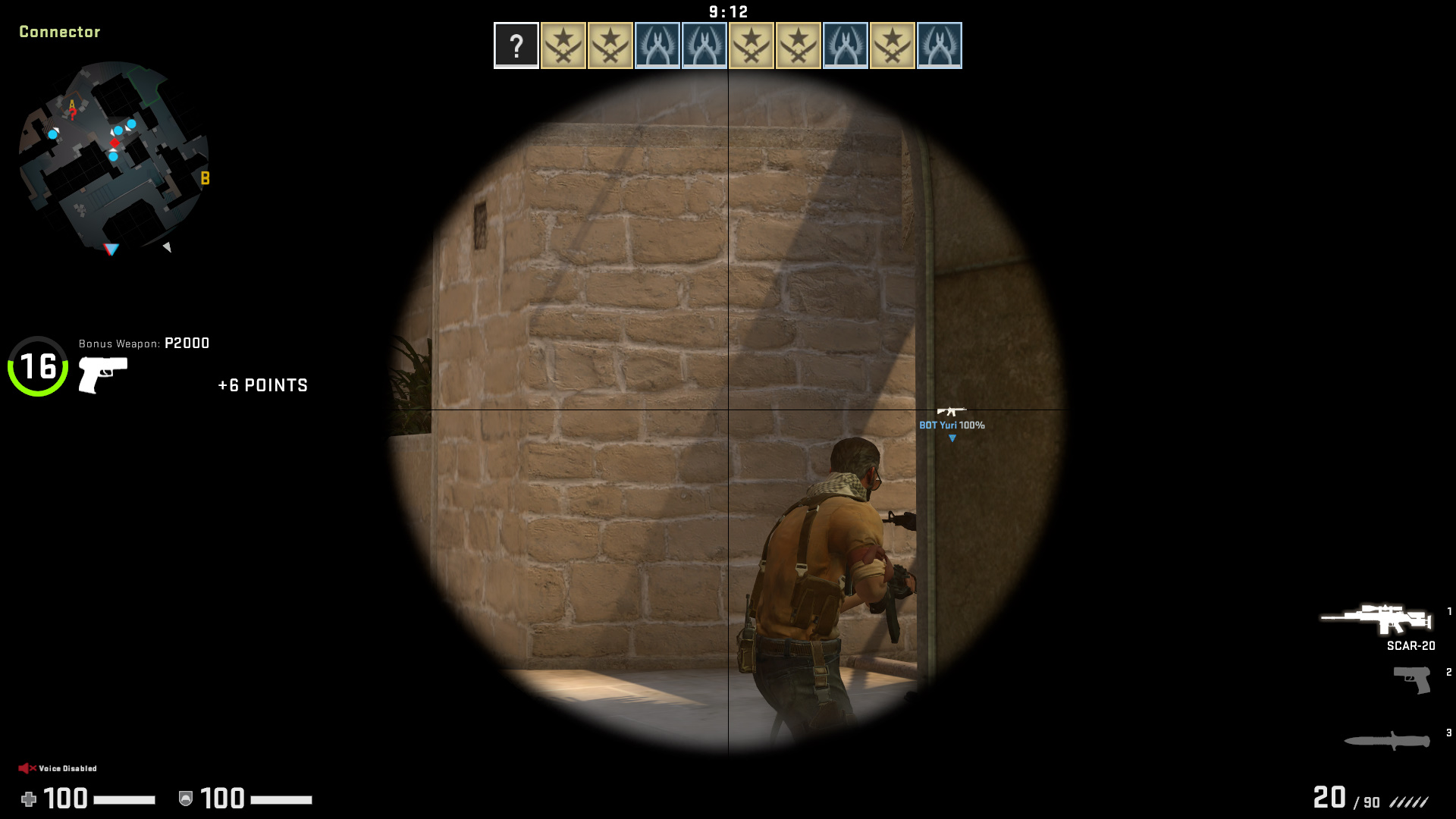Click the armor shield icon
Viewport: 1456px width, 819px height.
pyautogui.click(x=184, y=799)
